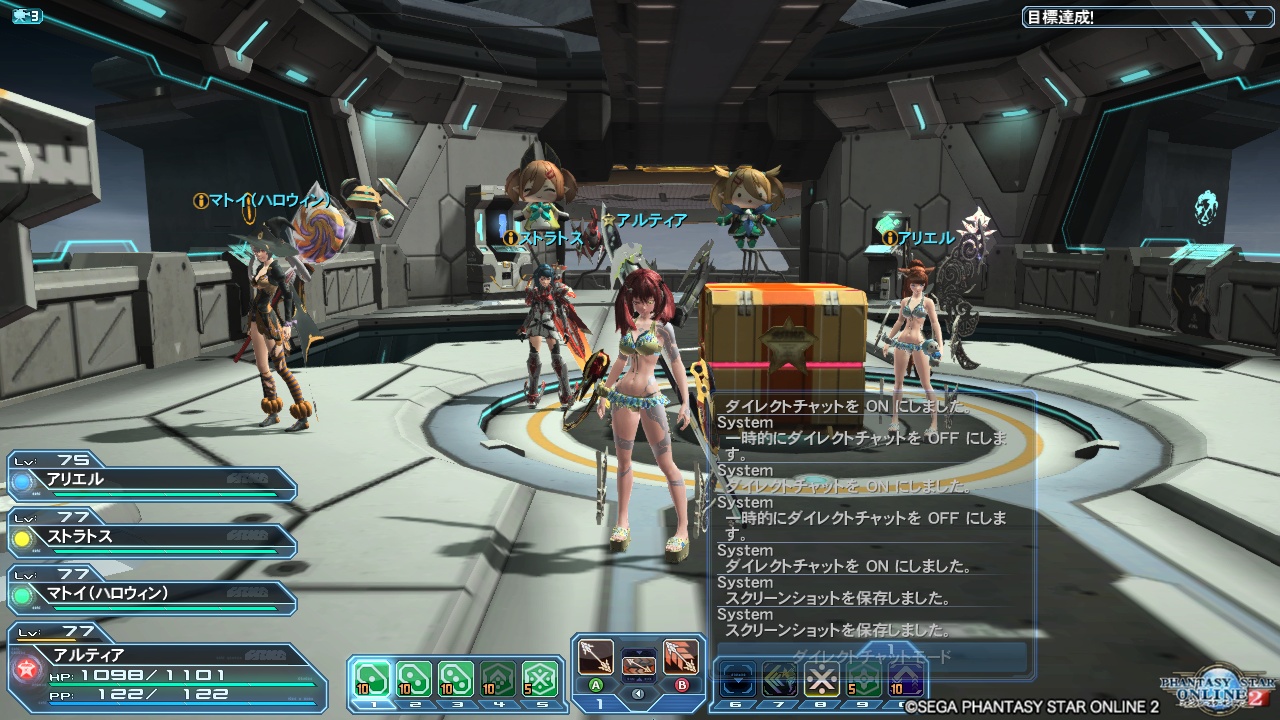Use the yellow-bordered symbol icon in slot 8
The image size is (1280, 720).
click(x=822, y=678)
